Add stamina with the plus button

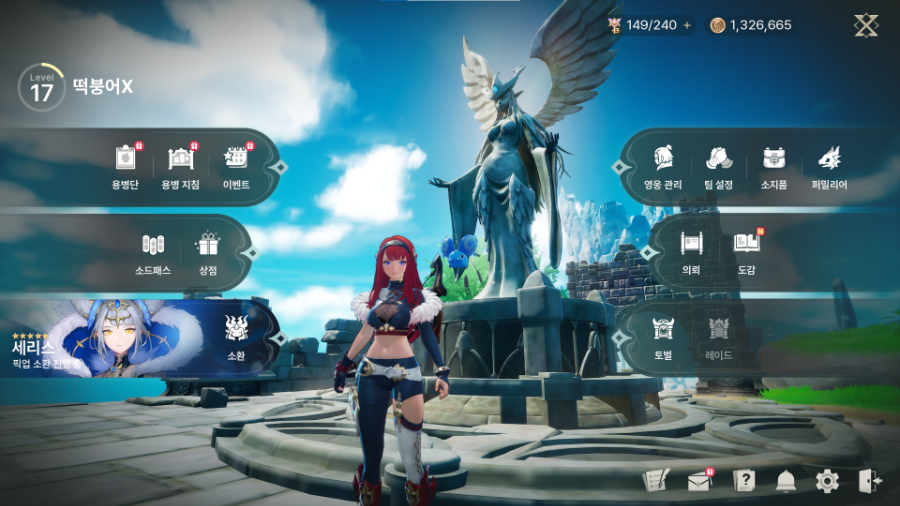click(x=687, y=25)
